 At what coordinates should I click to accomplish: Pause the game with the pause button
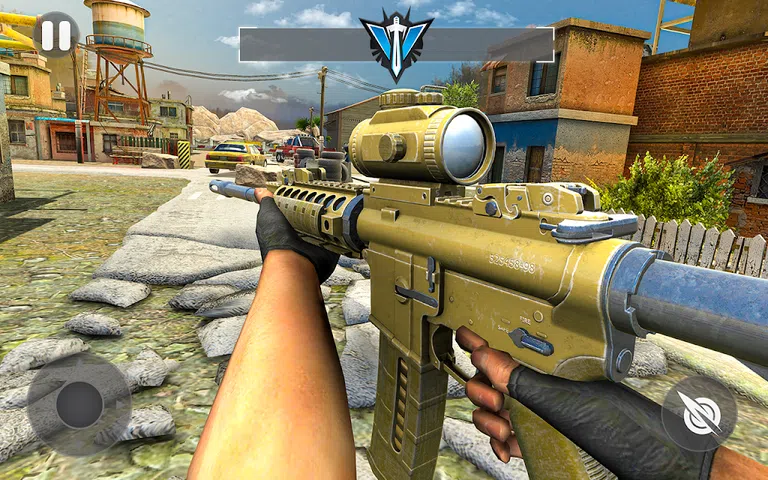56,35
